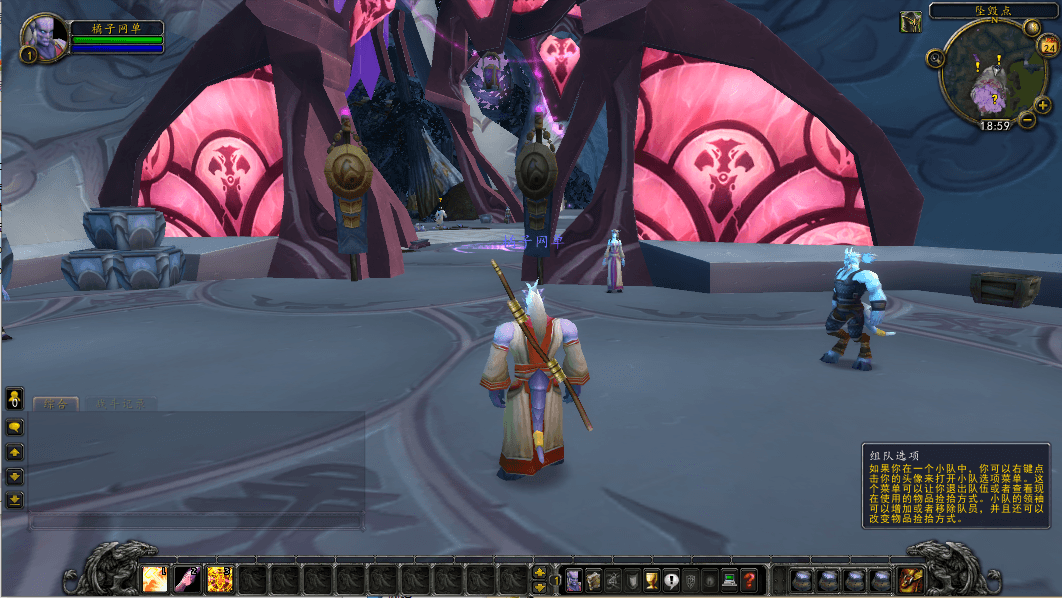Image resolution: width=1062 pixels, height=598 pixels.
Task: Open the calendar showing day 24
Action: click(x=1050, y=45)
